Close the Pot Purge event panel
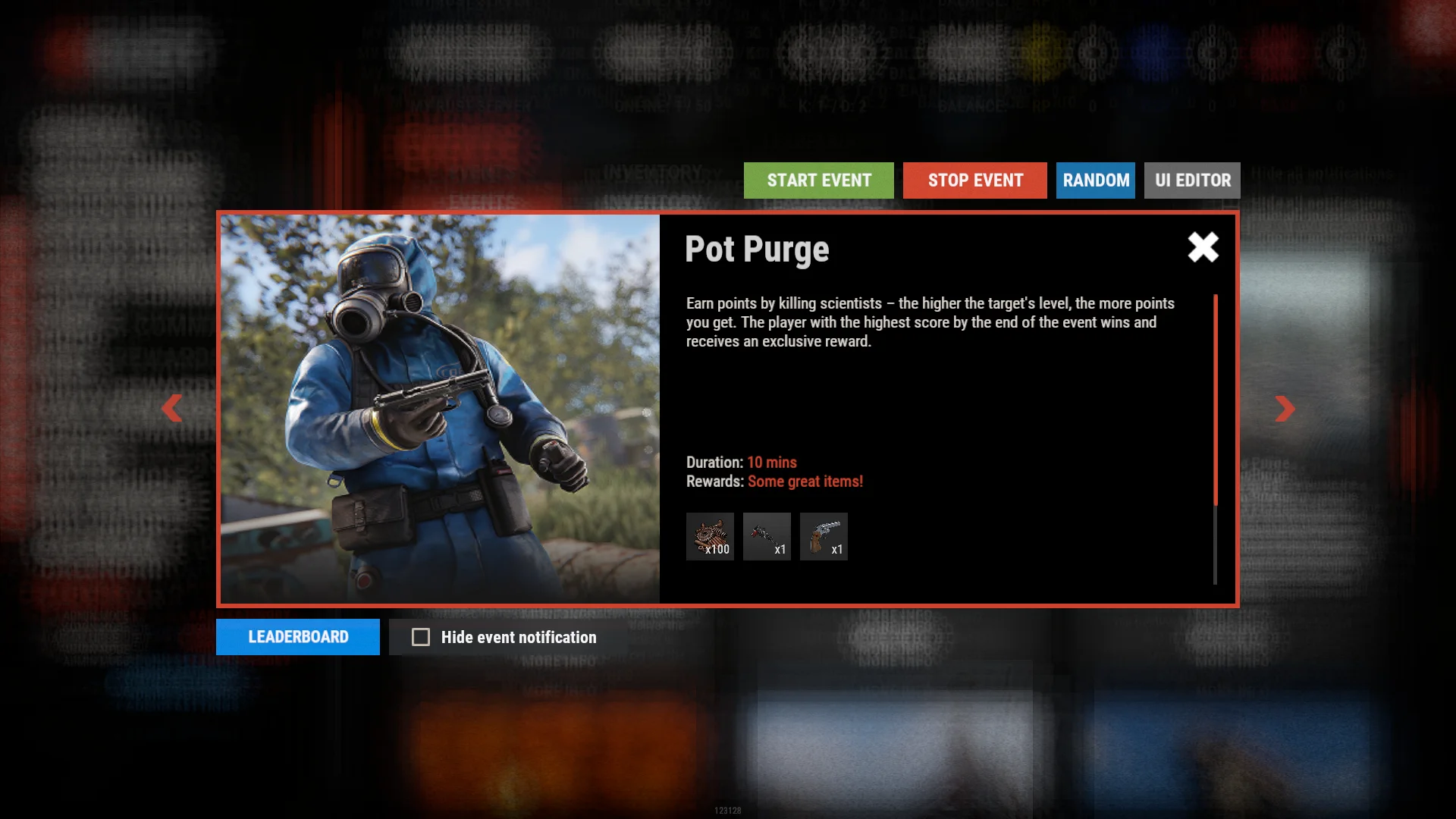 [1203, 247]
